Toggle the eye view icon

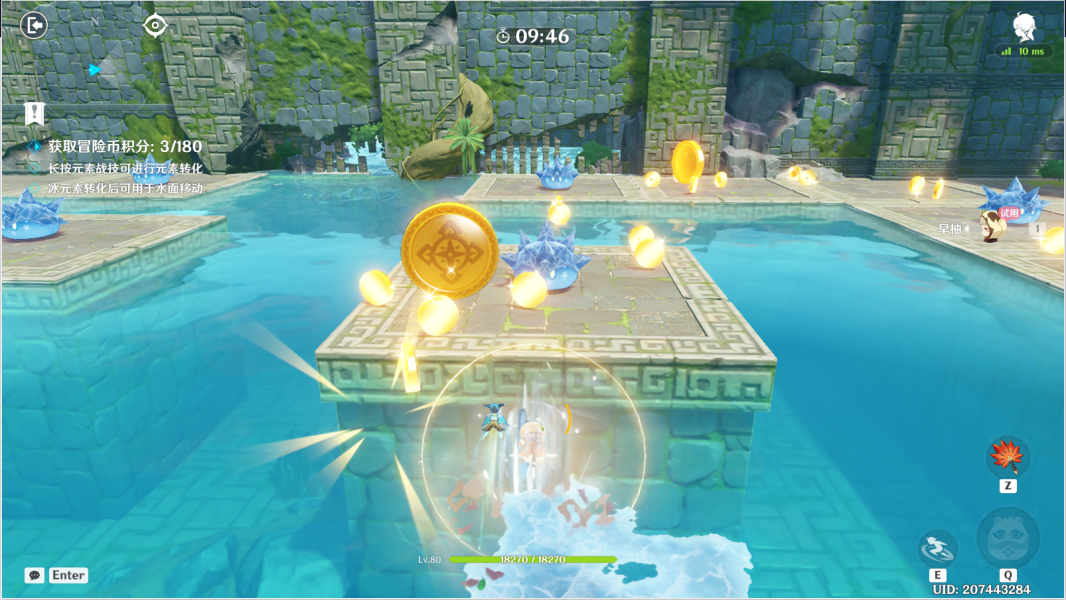click(155, 25)
